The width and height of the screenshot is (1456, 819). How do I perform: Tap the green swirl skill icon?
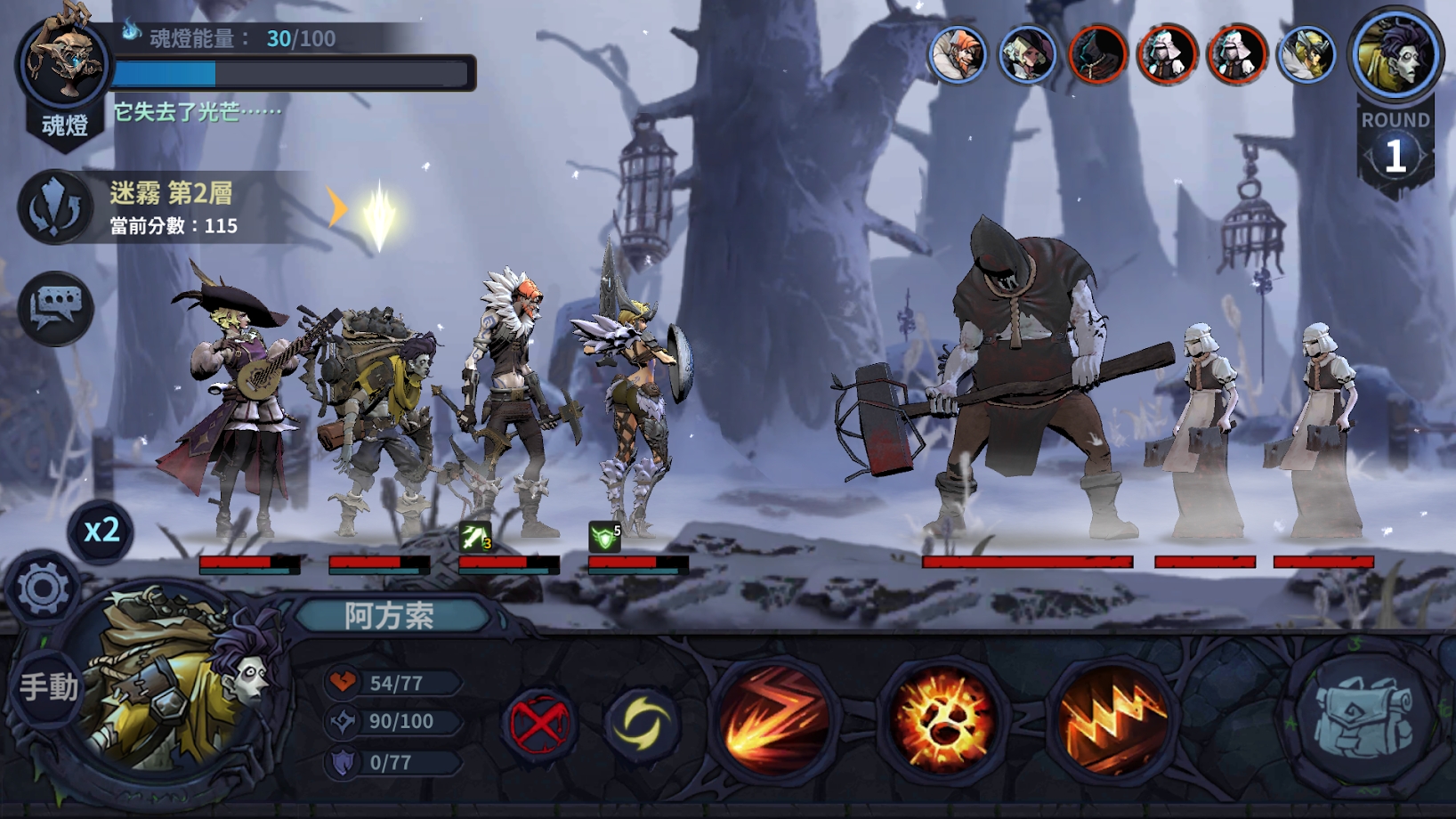click(x=644, y=723)
